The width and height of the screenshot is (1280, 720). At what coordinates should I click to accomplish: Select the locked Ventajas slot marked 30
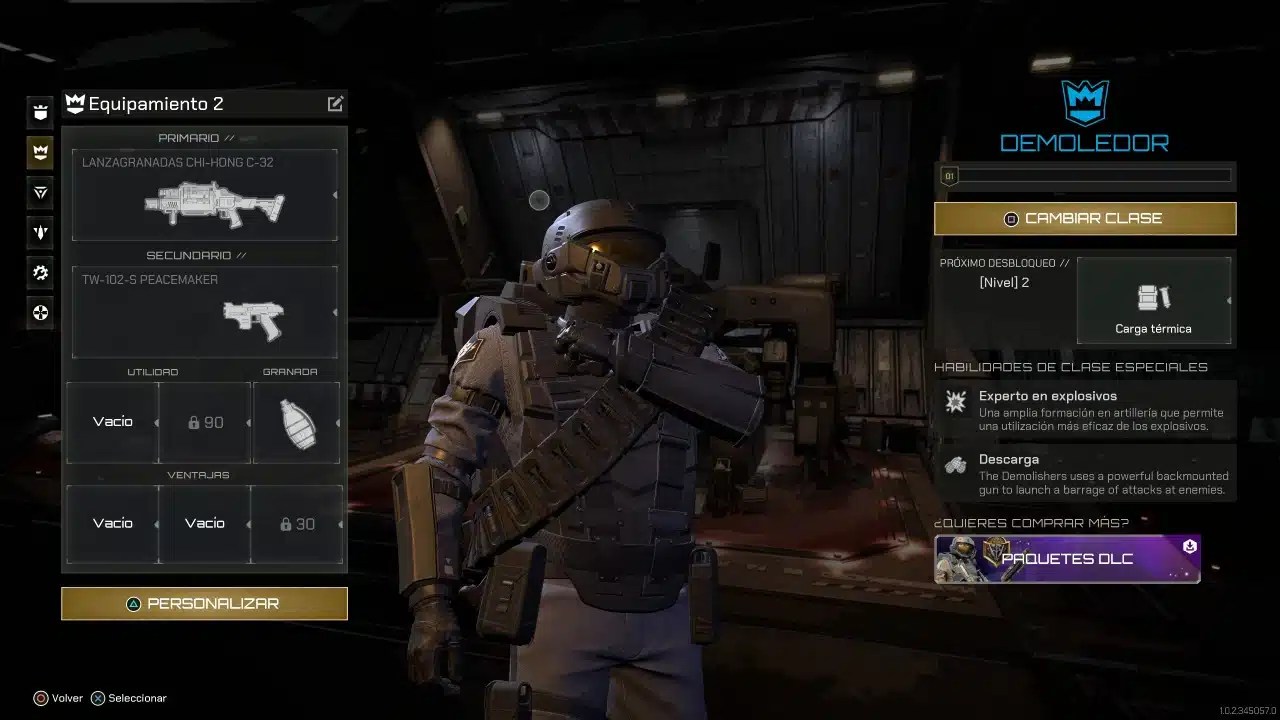pyautogui.click(x=297, y=524)
